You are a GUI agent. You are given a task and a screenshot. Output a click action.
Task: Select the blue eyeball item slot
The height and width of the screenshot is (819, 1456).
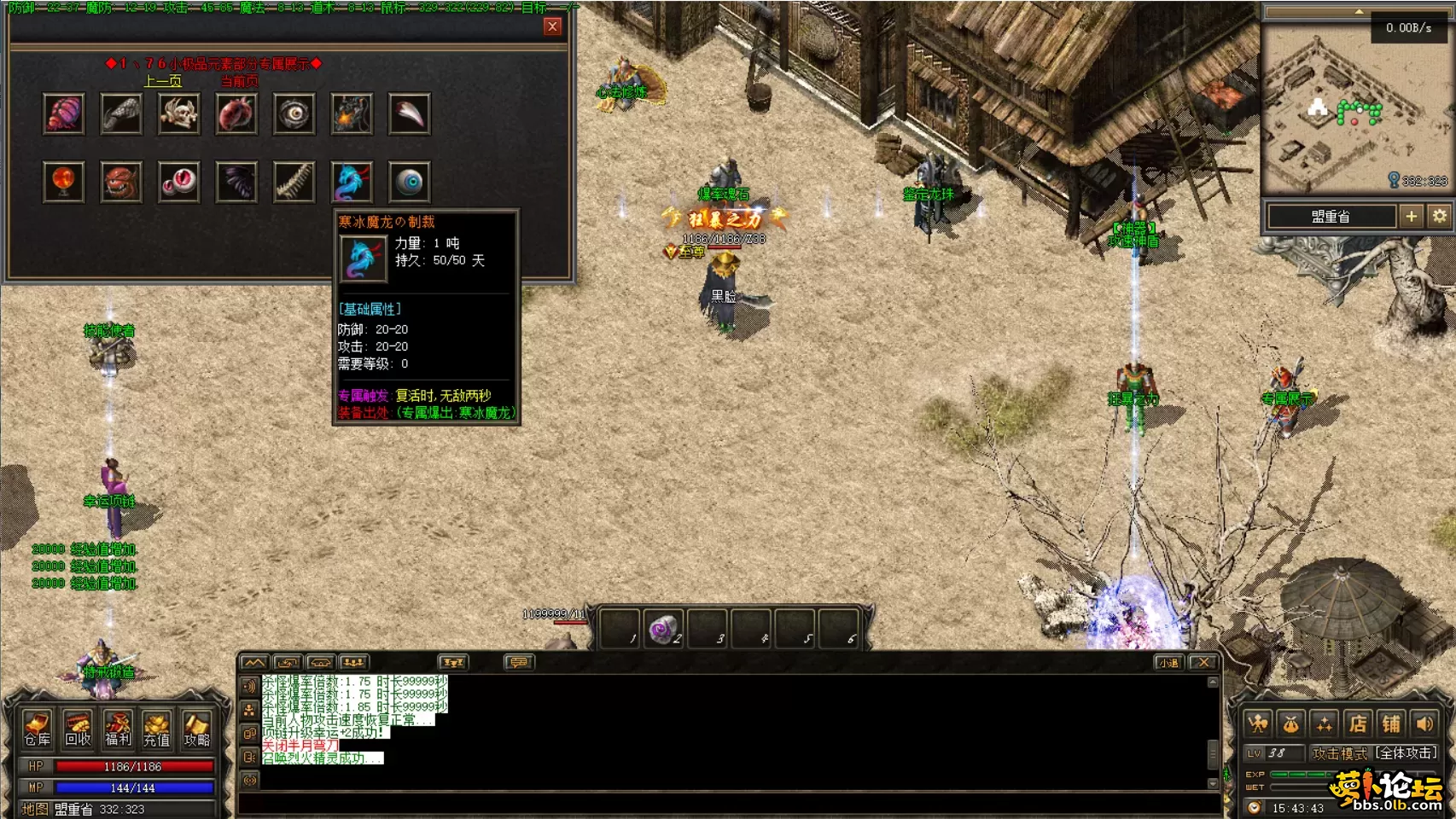[x=410, y=182]
